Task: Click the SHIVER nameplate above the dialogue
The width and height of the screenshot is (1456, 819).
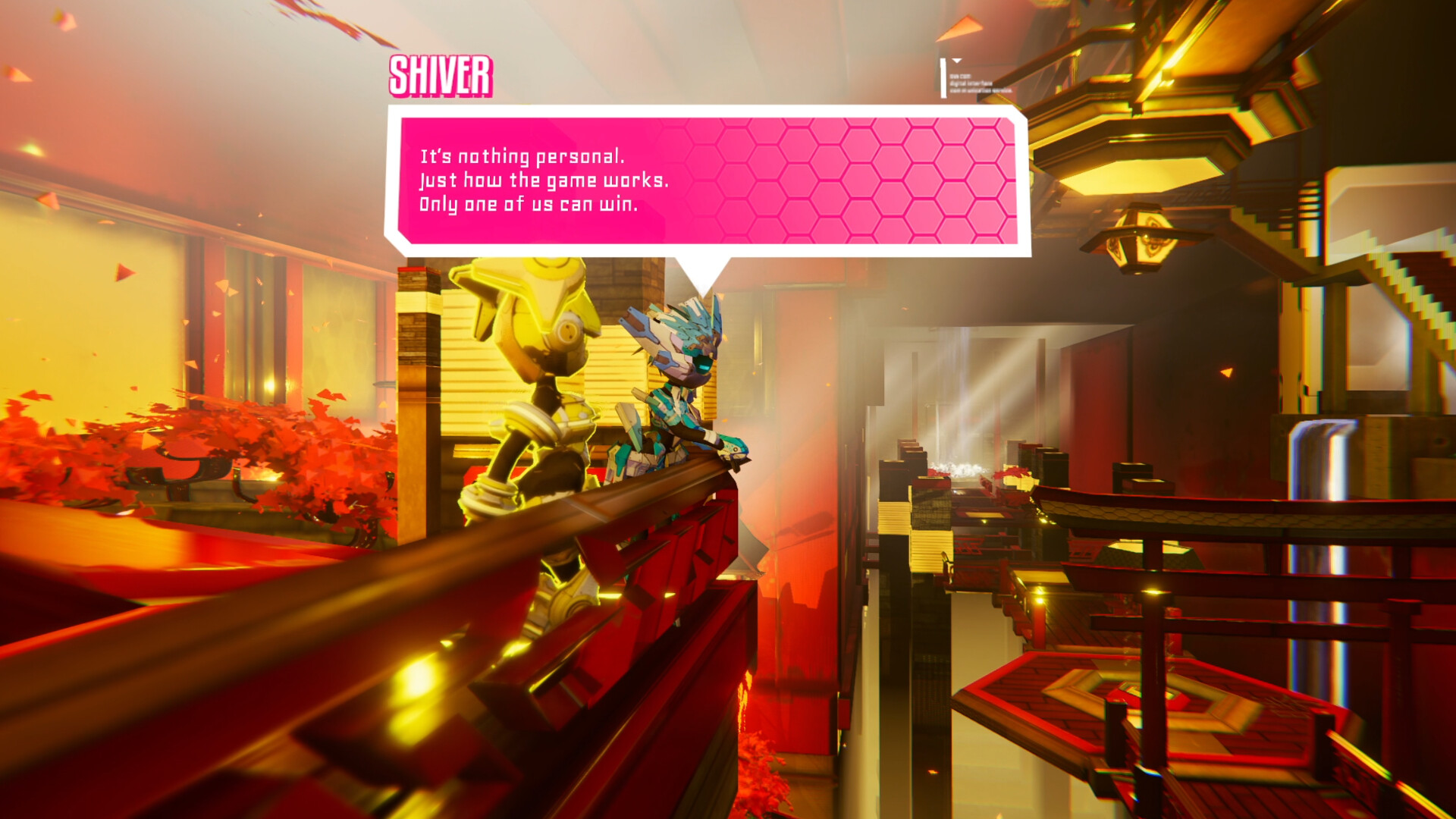Action: (440, 77)
